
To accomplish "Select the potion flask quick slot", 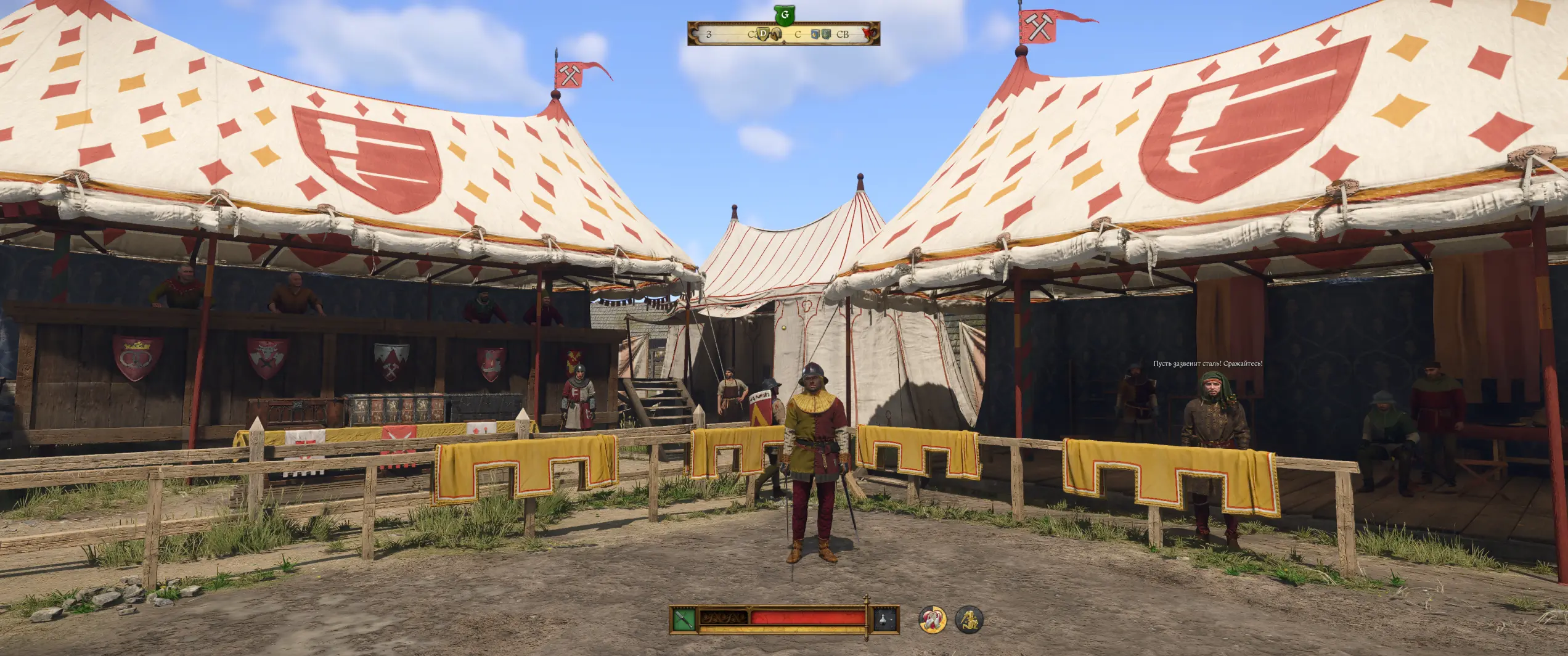I will click(x=885, y=618).
